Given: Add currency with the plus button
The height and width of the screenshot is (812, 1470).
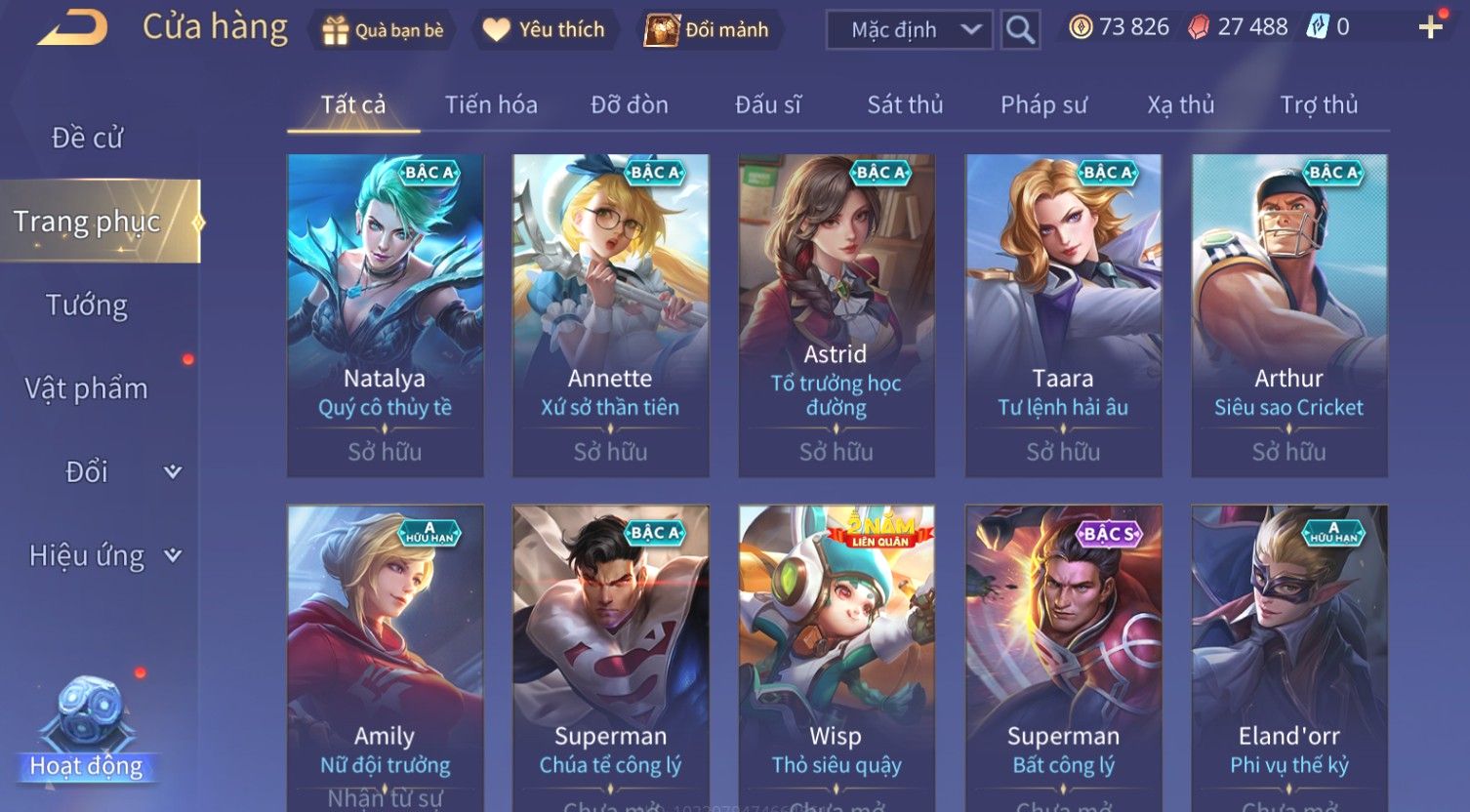Looking at the screenshot, I should (x=1430, y=27).
